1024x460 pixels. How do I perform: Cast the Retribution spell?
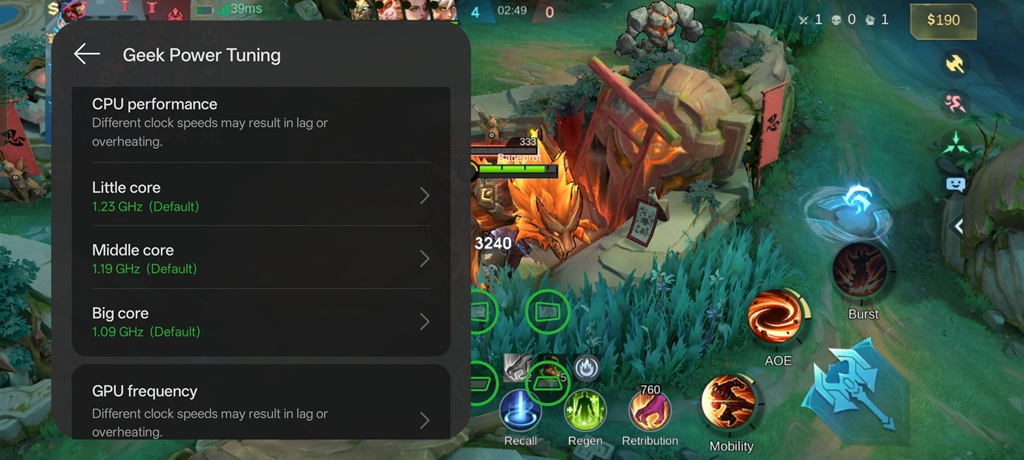(x=650, y=411)
